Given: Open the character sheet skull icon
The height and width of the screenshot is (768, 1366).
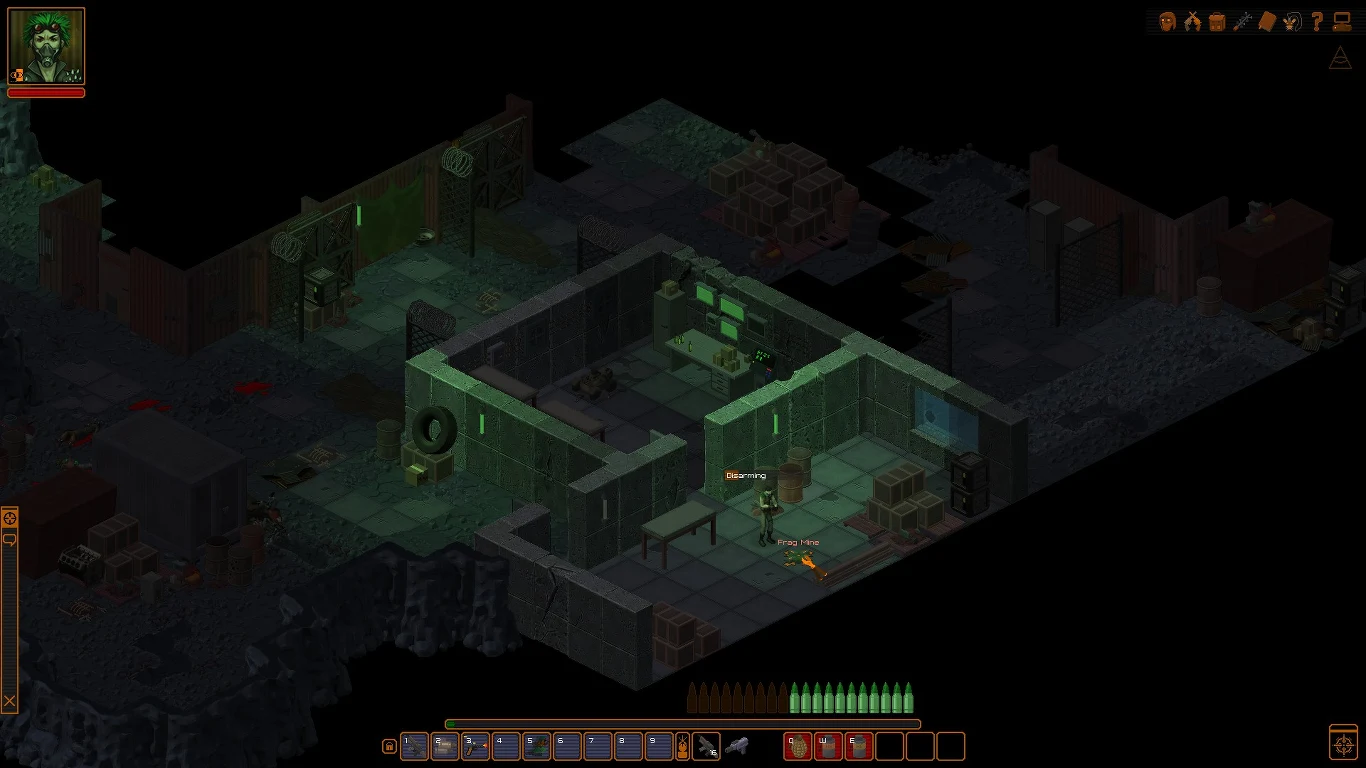Looking at the screenshot, I should pos(1165,21).
